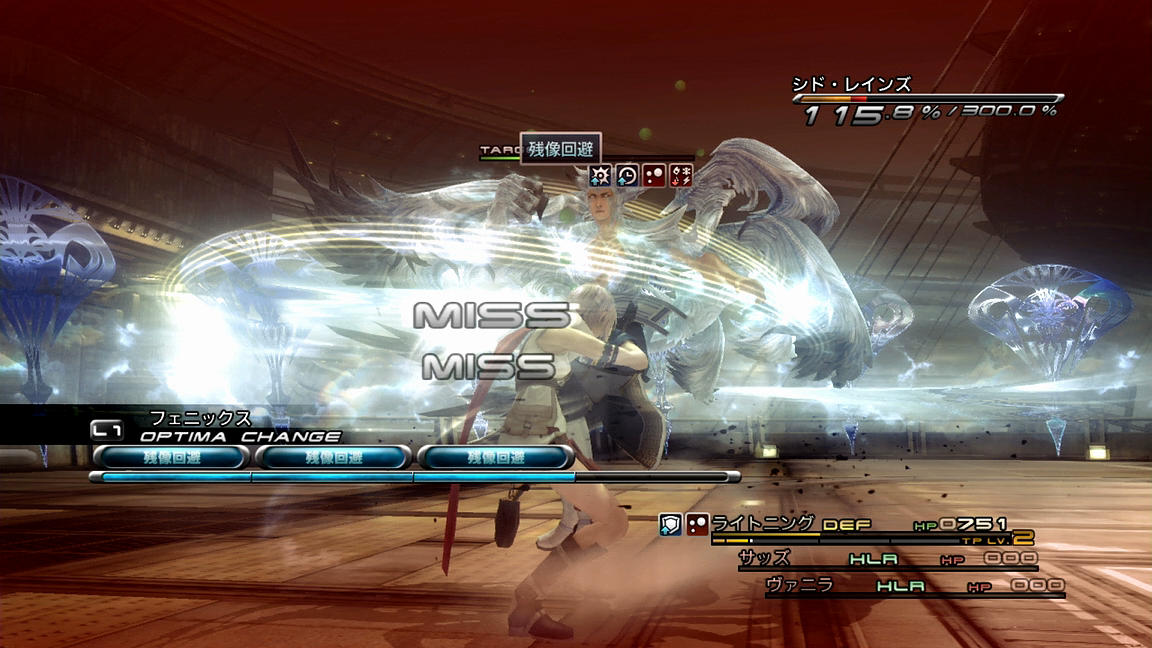Select the 残像回避 tooltip above the target

[560, 149]
